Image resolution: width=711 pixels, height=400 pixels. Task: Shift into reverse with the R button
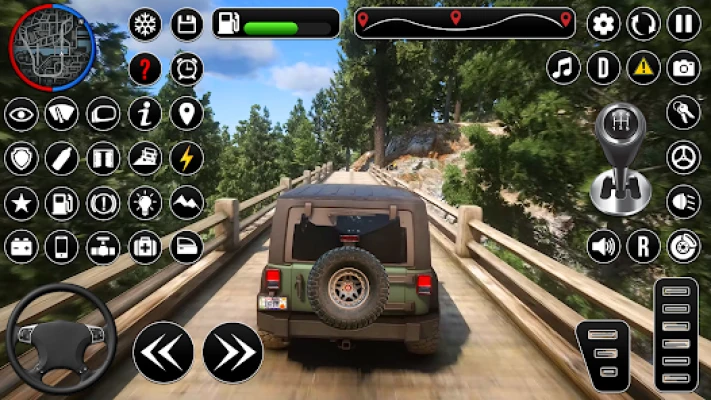tap(643, 246)
